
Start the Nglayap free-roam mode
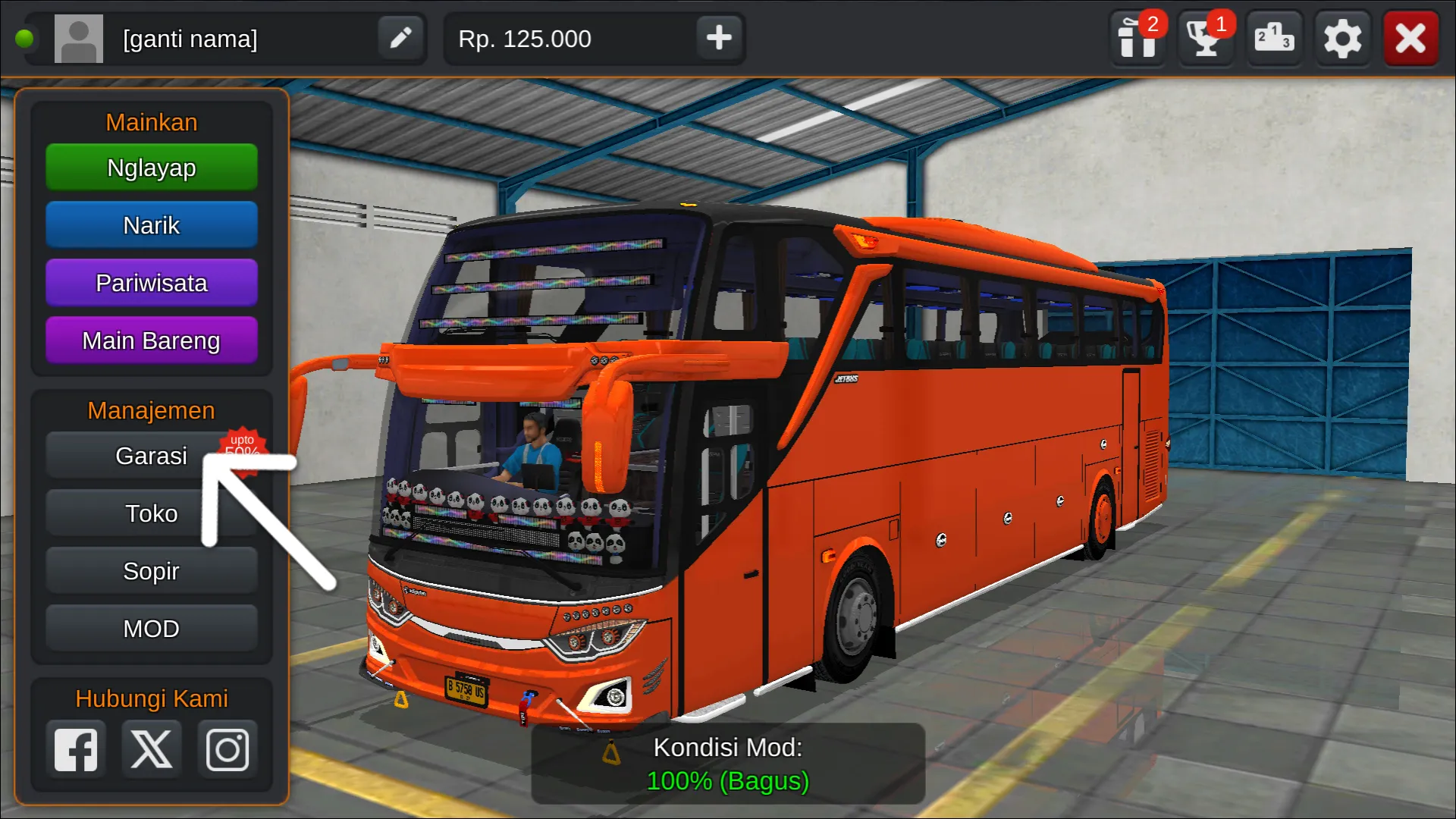152,168
